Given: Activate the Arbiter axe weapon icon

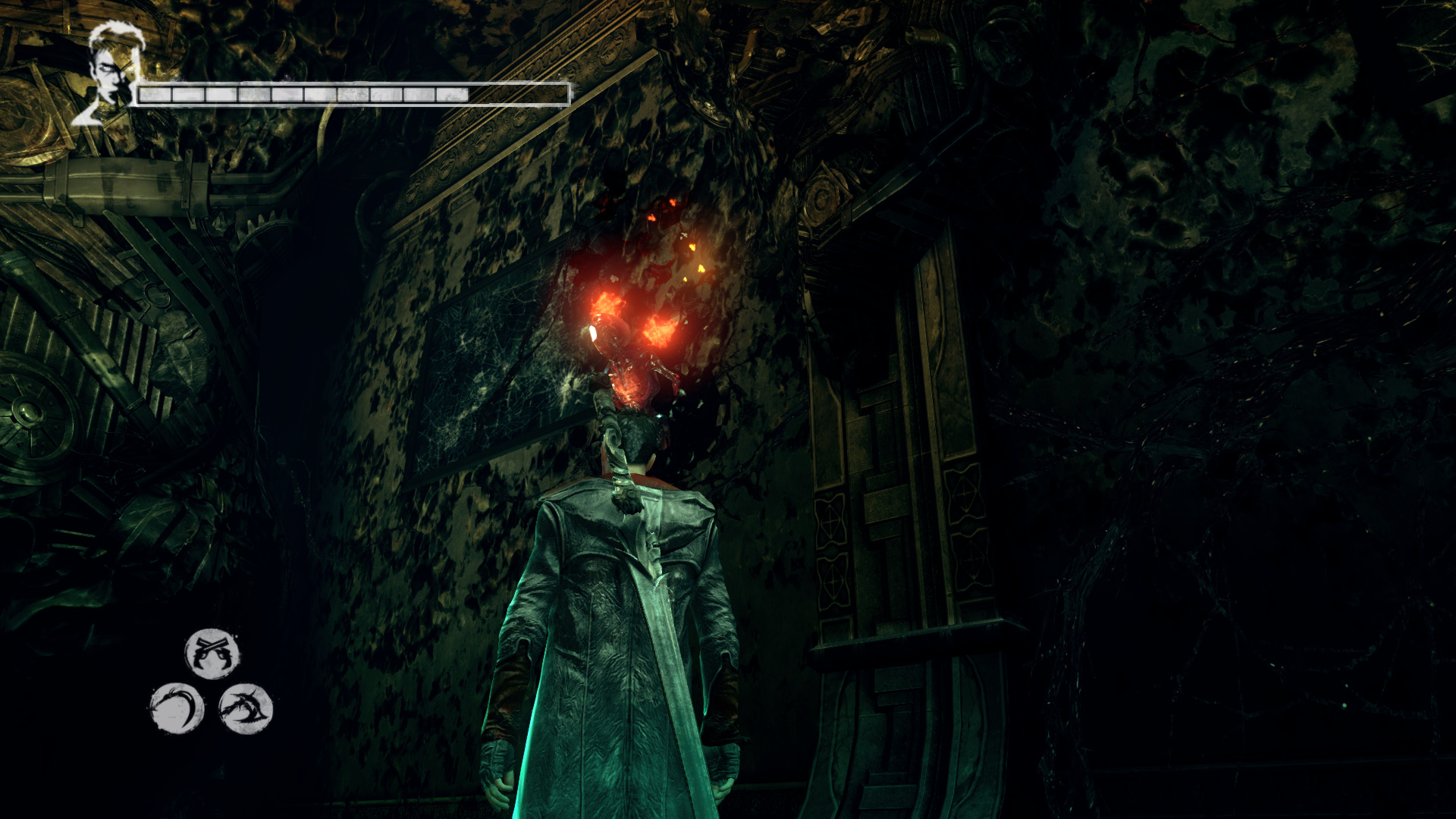Looking at the screenshot, I should point(246,708).
